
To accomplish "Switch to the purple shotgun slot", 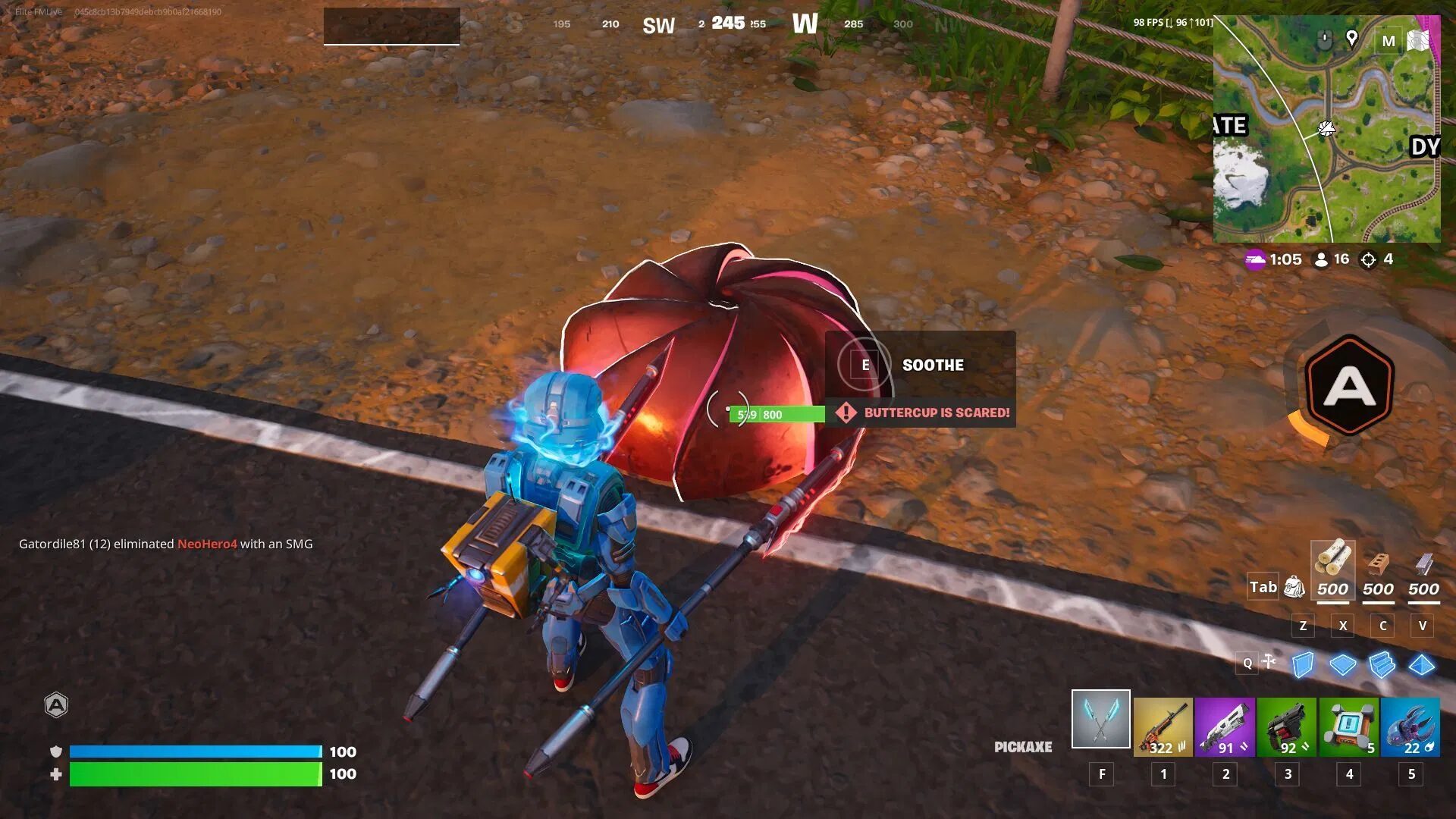I will [x=1225, y=728].
